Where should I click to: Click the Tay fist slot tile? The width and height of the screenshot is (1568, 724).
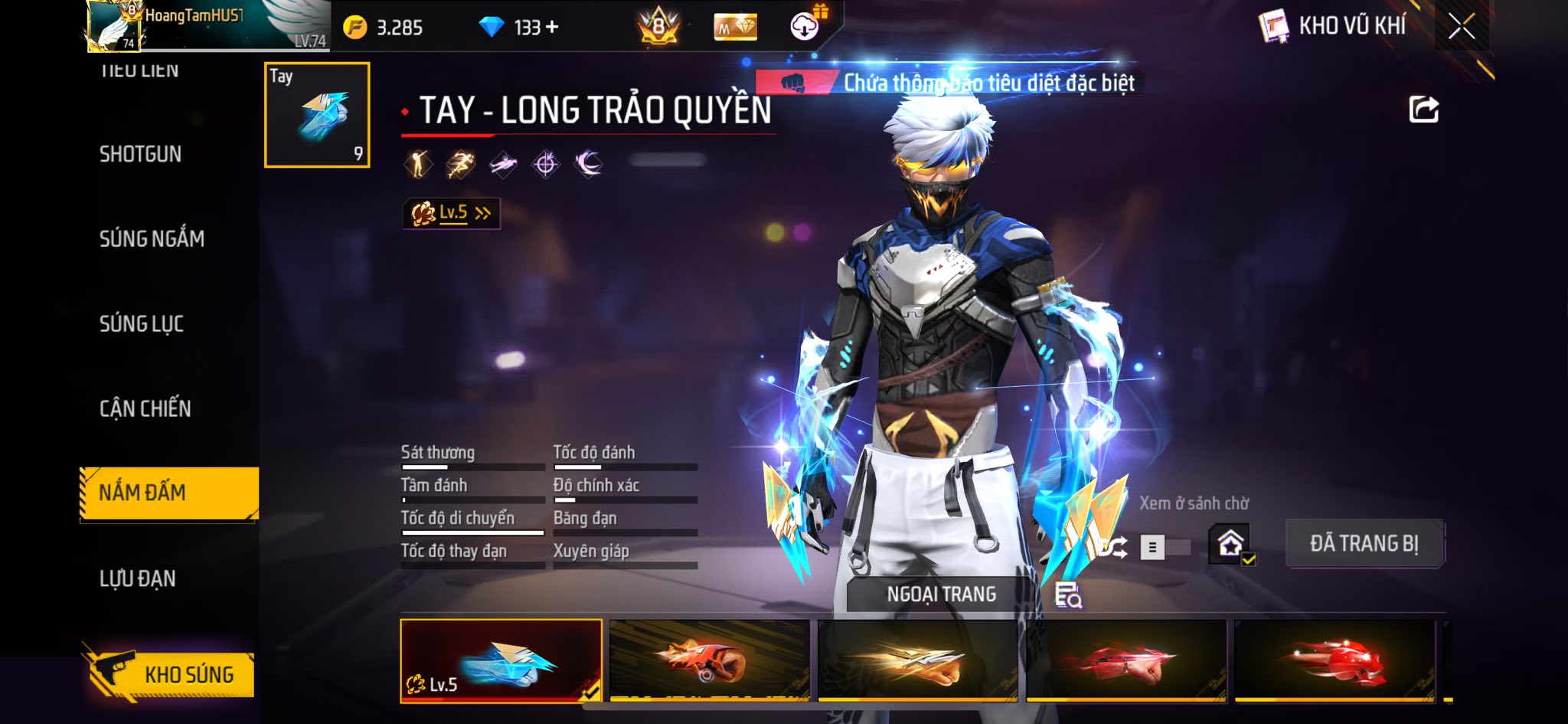click(317, 115)
